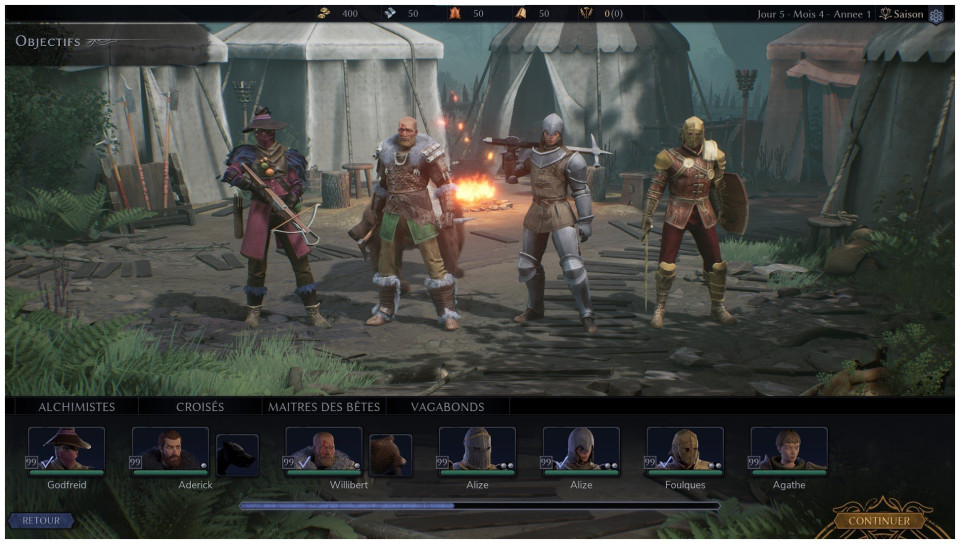Choose Agathe's portrait
960x544 pixels.
click(789, 450)
